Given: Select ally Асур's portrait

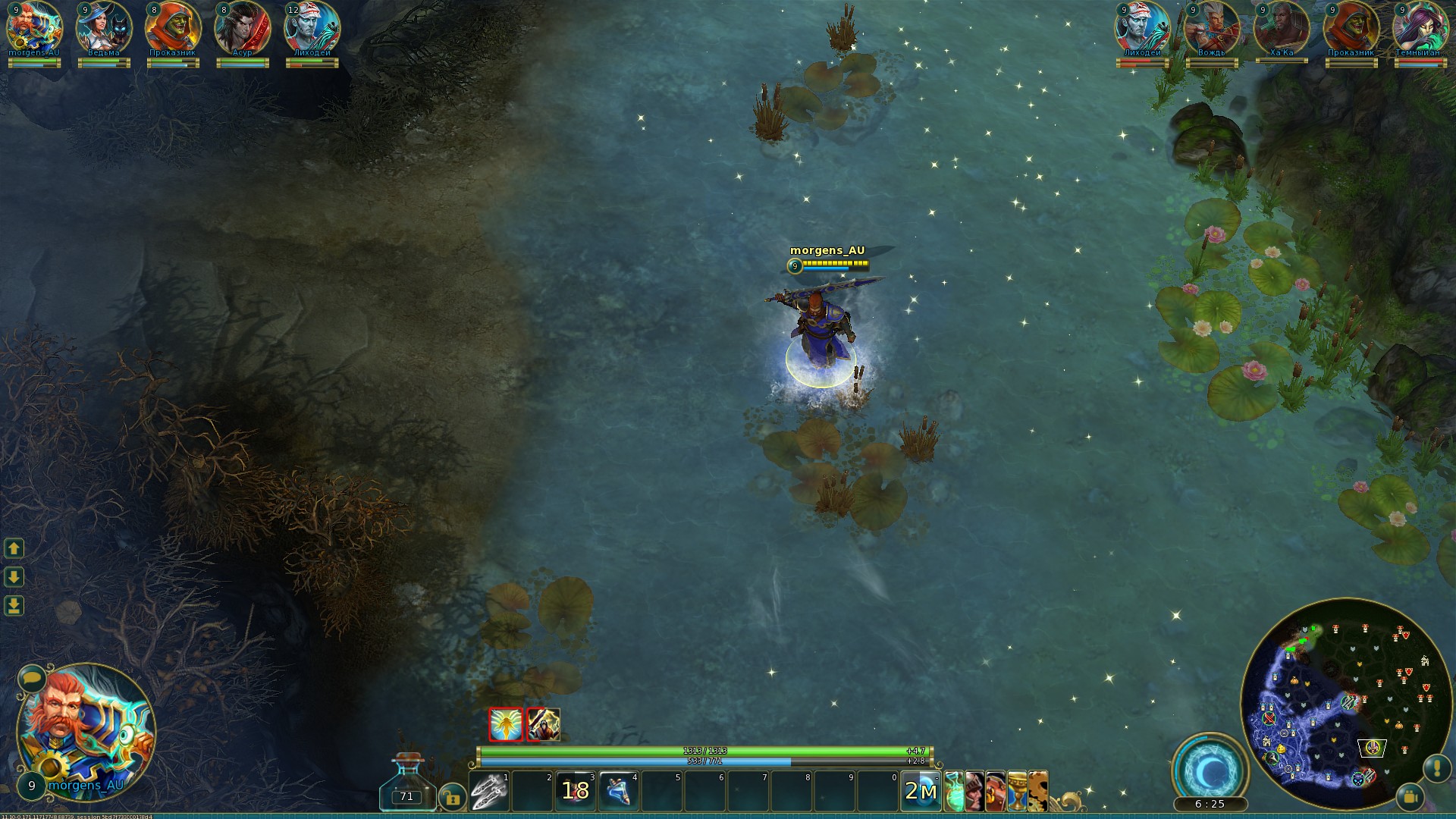Looking at the screenshot, I should 243,27.
